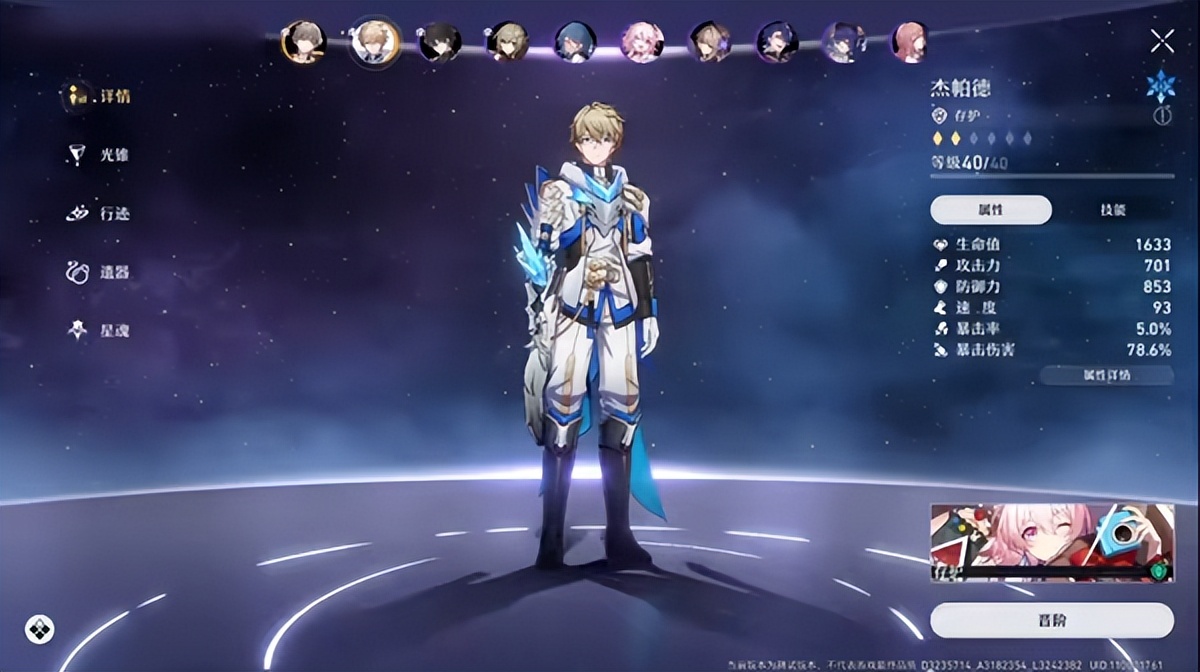
Task: Select the blue-haired character portrait
Action: point(574,43)
